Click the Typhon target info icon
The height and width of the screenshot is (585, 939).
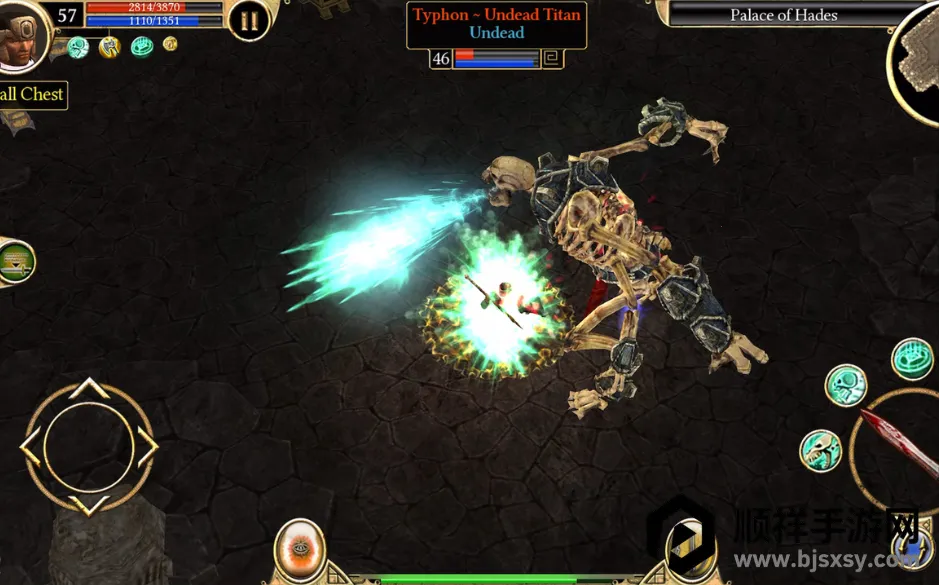[552, 59]
